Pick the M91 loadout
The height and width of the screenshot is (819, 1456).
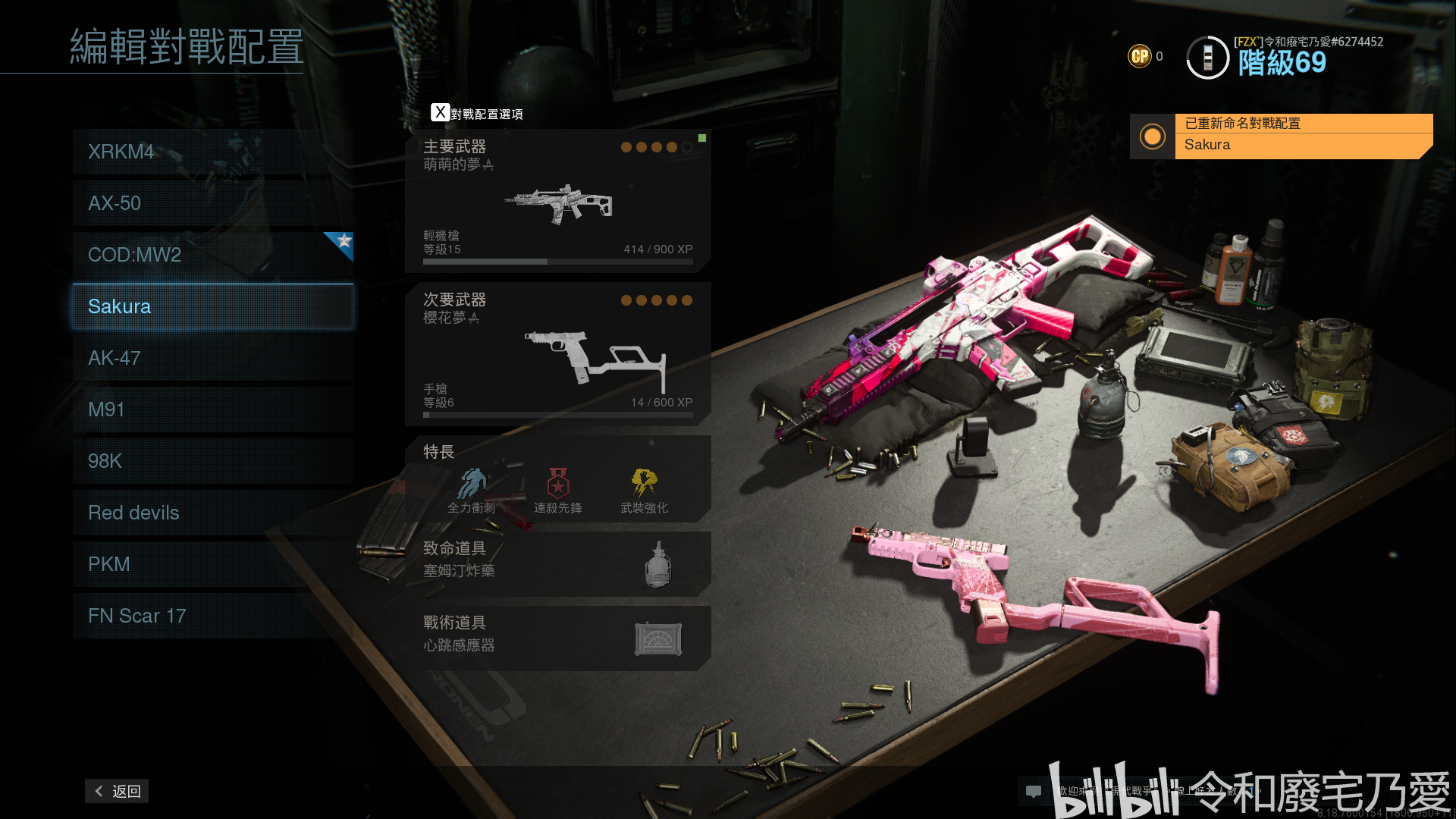[x=212, y=409]
